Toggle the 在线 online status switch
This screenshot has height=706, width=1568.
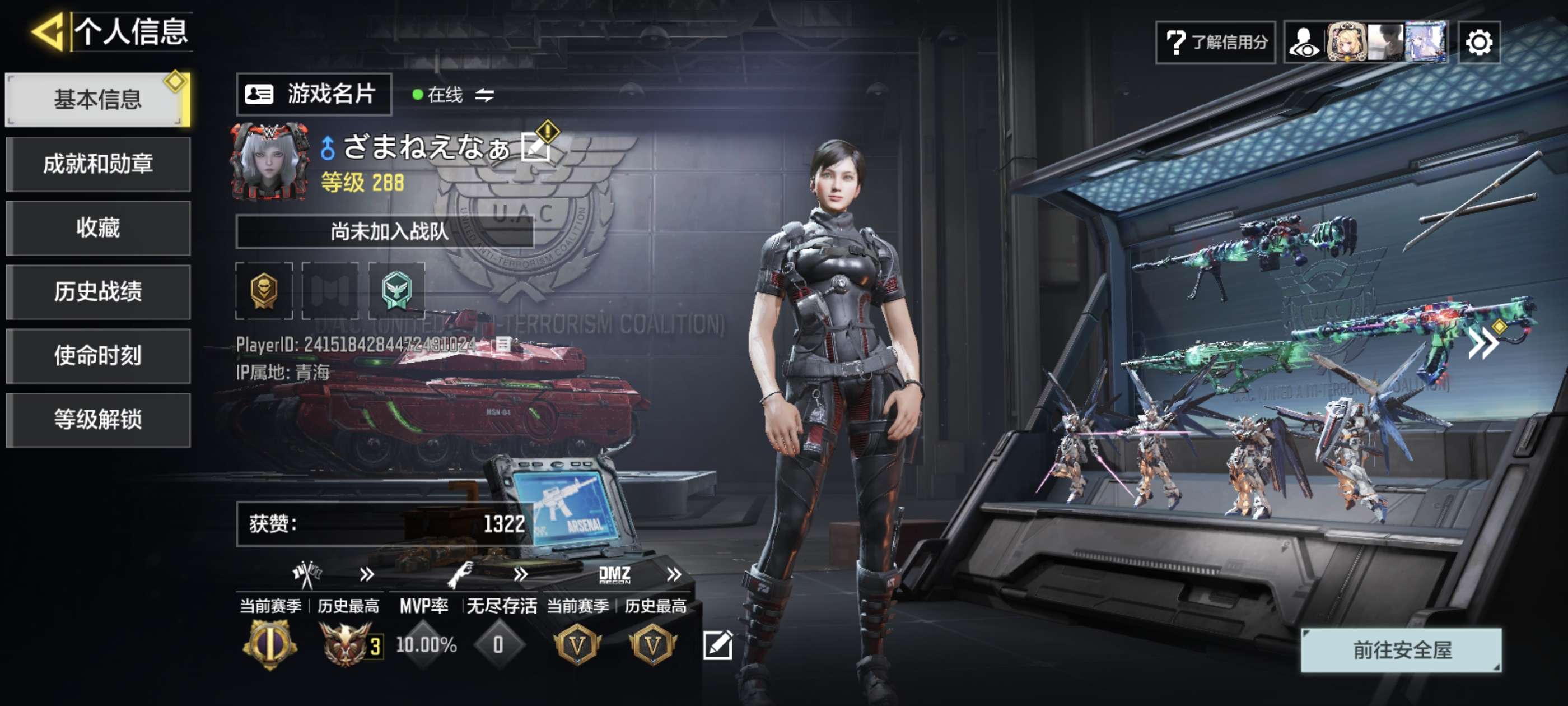pyautogui.click(x=484, y=95)
